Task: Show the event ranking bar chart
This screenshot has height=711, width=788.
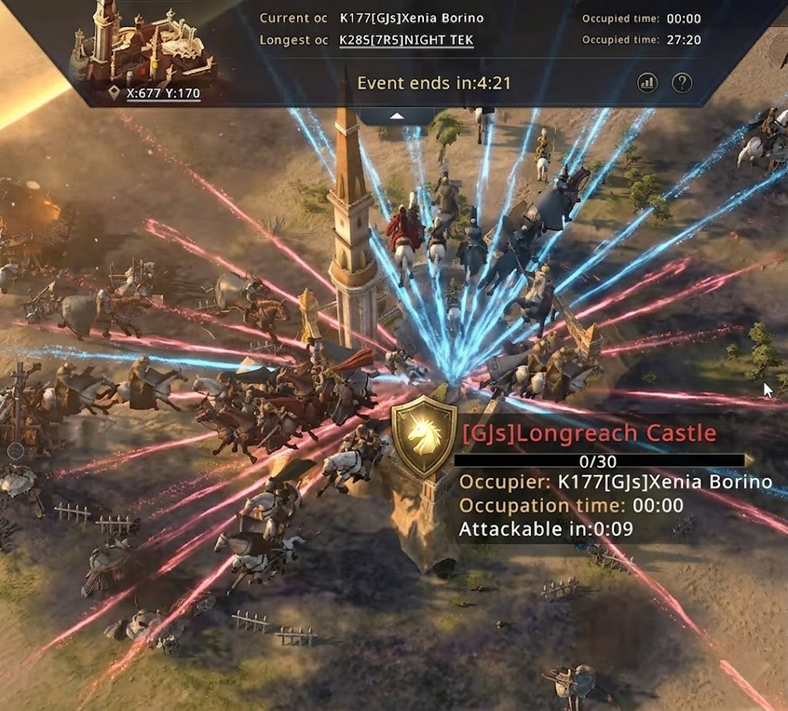Action: (x=647, y=83)
